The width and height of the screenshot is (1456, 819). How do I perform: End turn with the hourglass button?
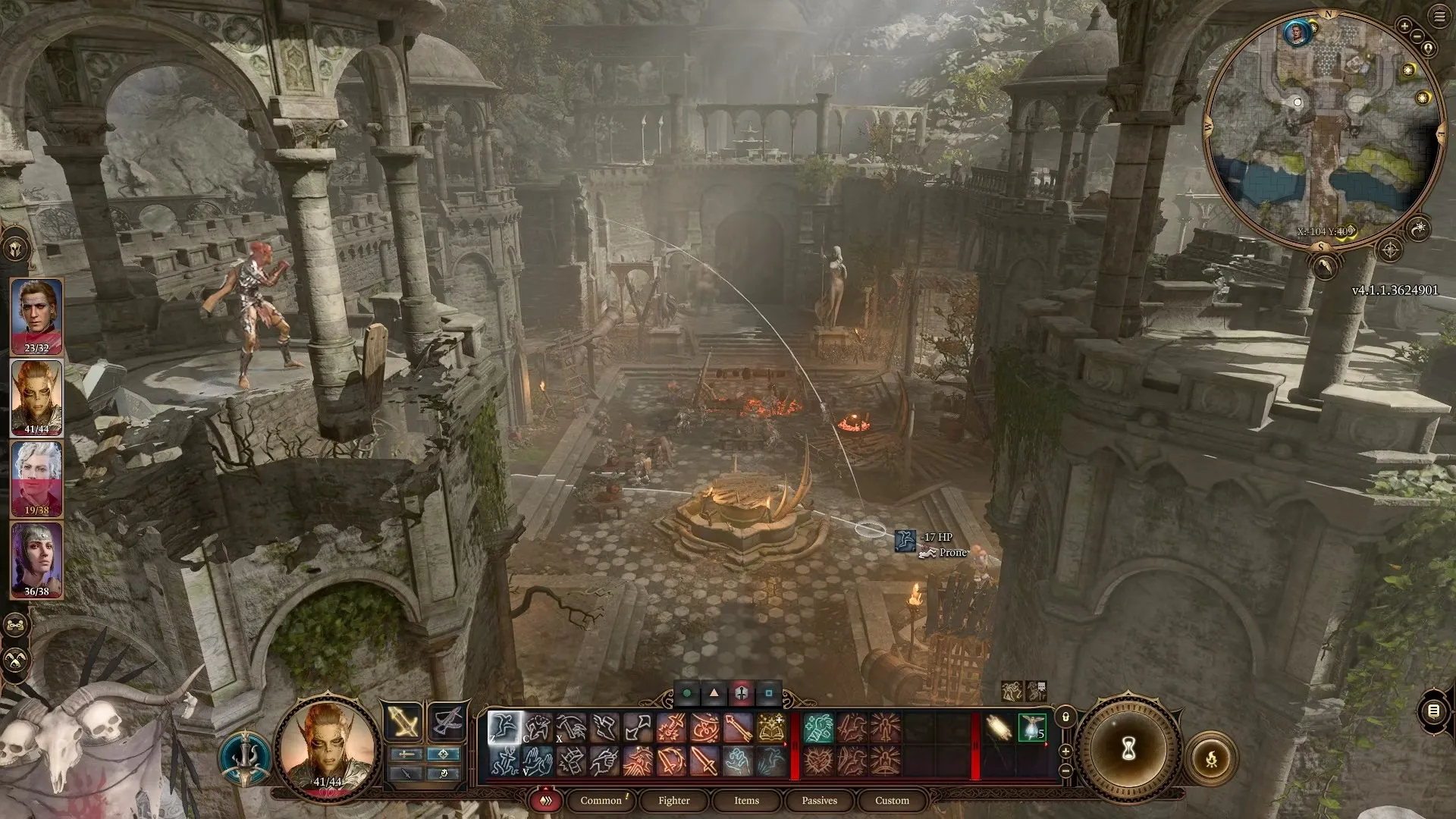coord(1128,749)
